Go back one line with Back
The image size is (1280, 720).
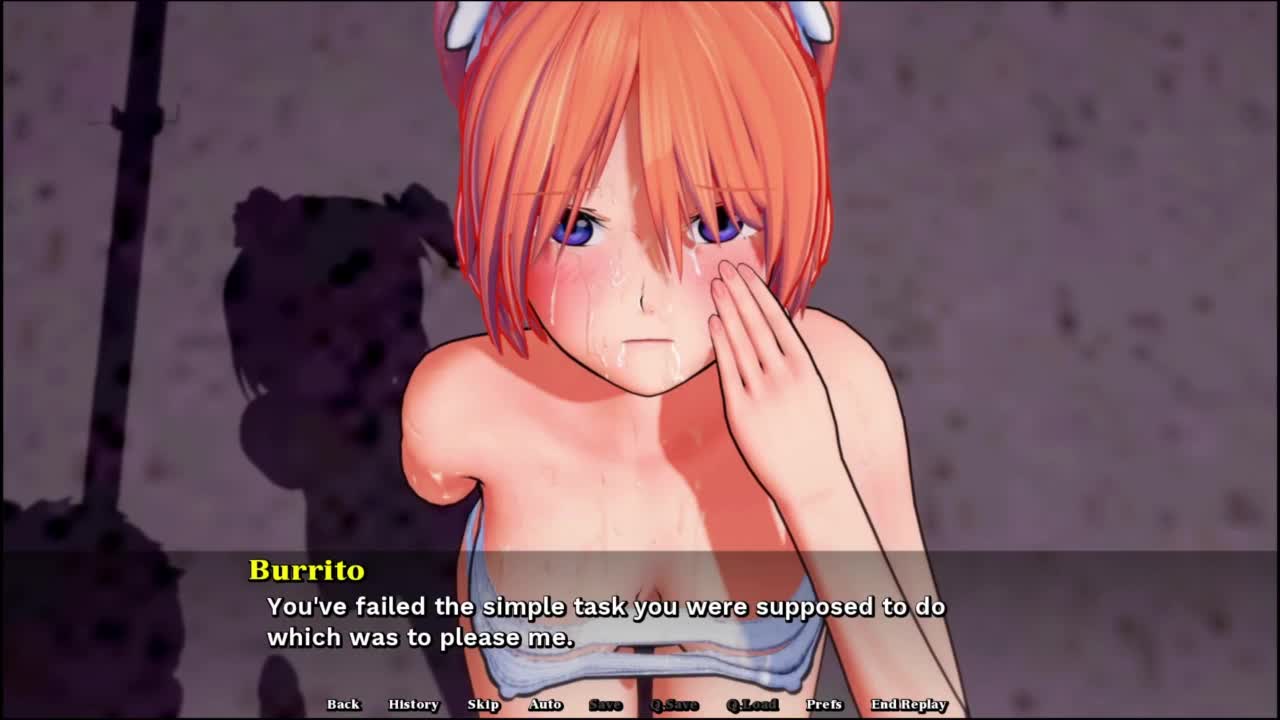[x=343, y=704]
